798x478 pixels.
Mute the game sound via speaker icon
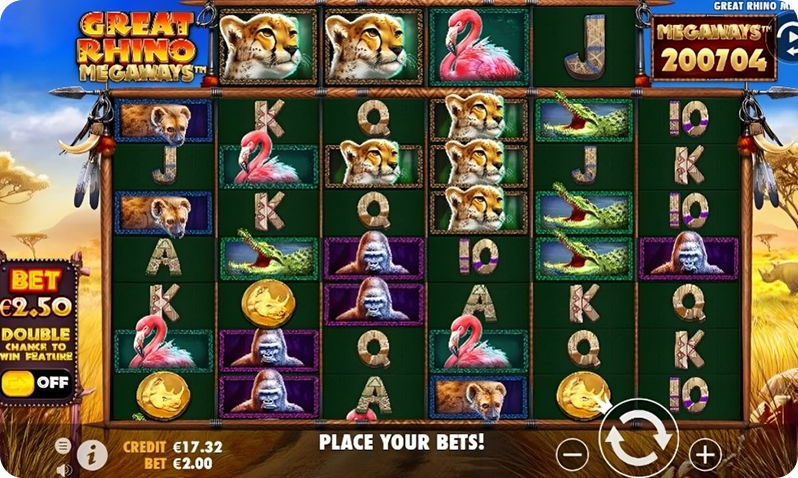click(x=63, y=468)
